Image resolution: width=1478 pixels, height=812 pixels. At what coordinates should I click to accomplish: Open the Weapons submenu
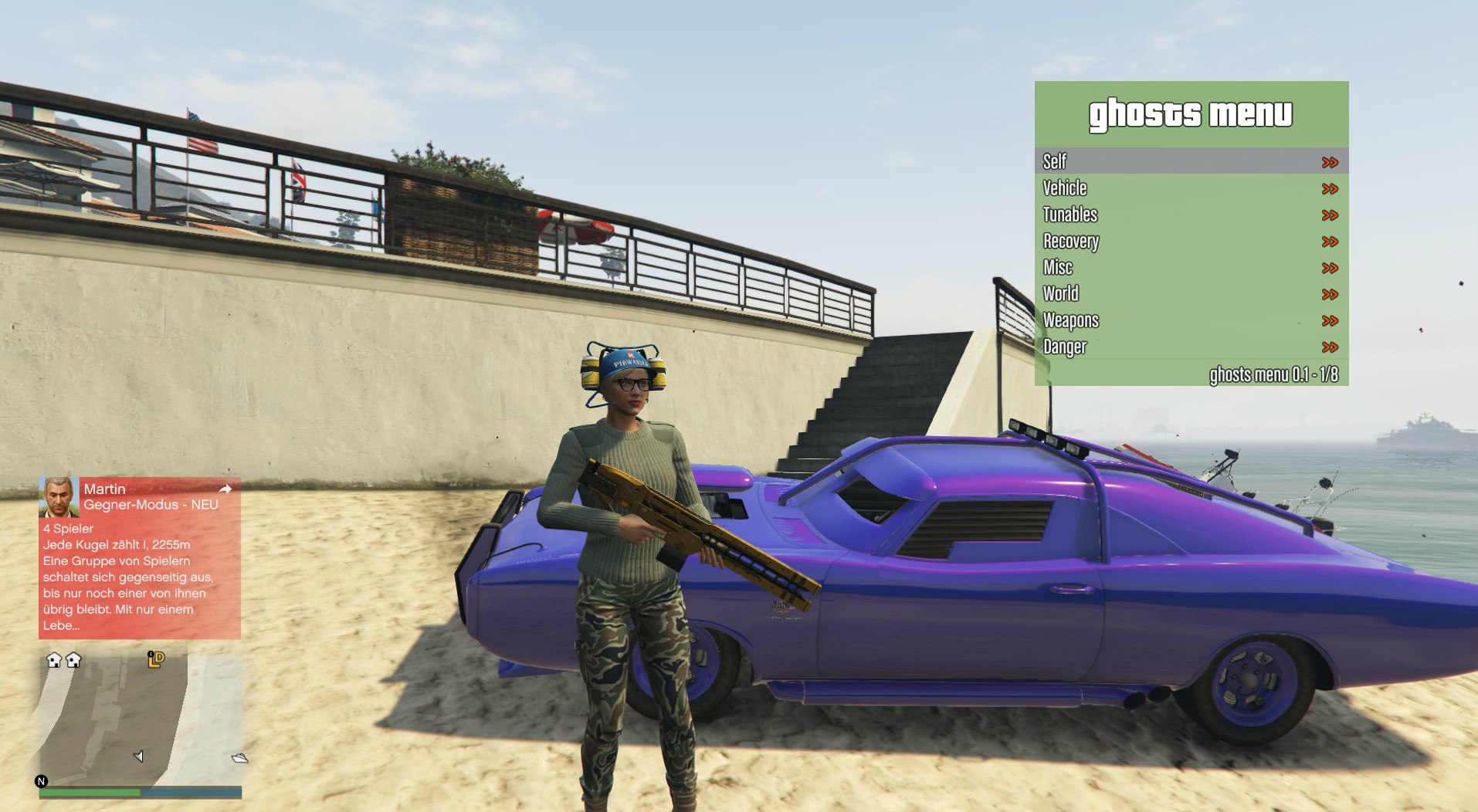(x=1191, y=320)
